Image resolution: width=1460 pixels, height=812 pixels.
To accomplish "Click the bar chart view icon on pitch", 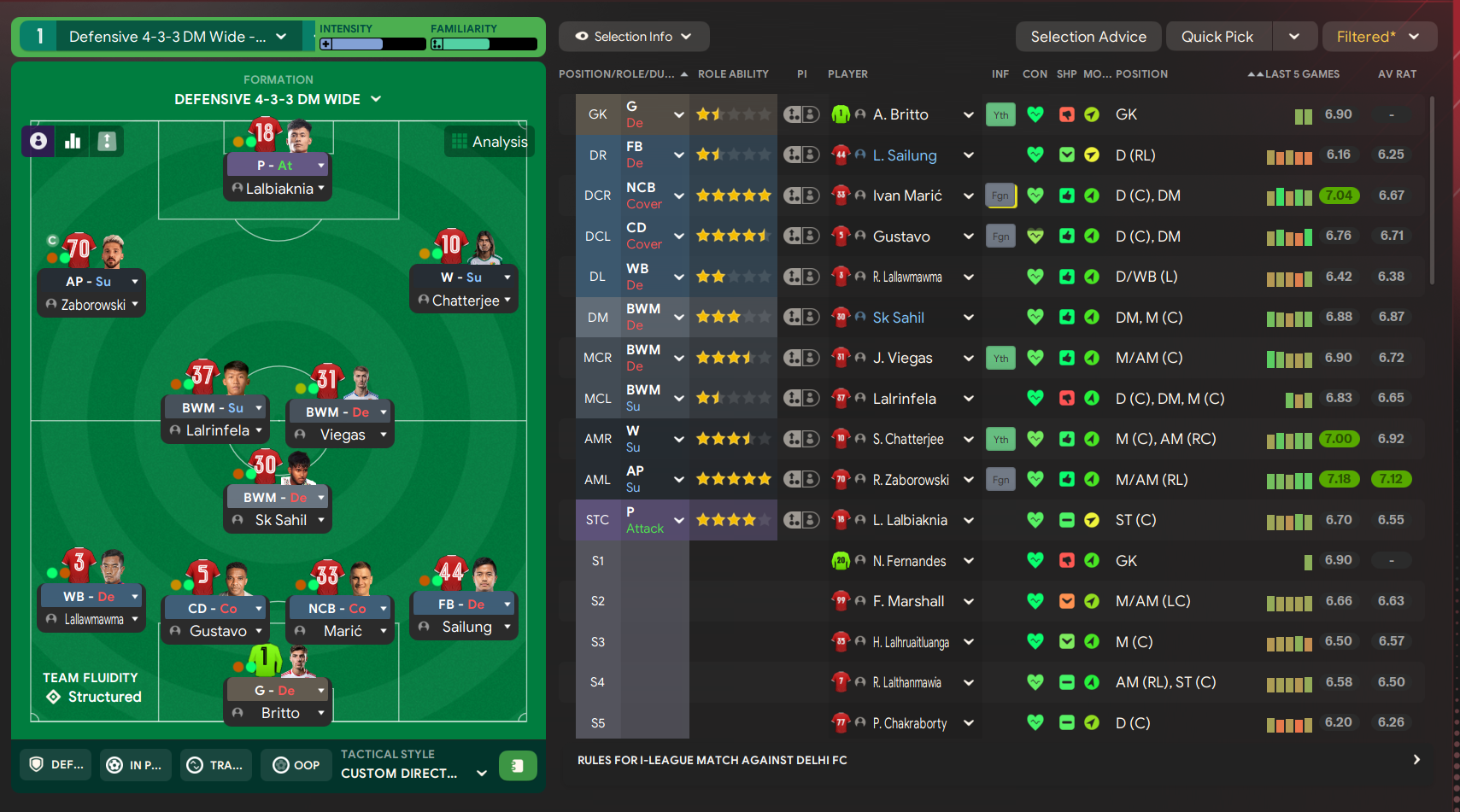I will click(73, 141).
